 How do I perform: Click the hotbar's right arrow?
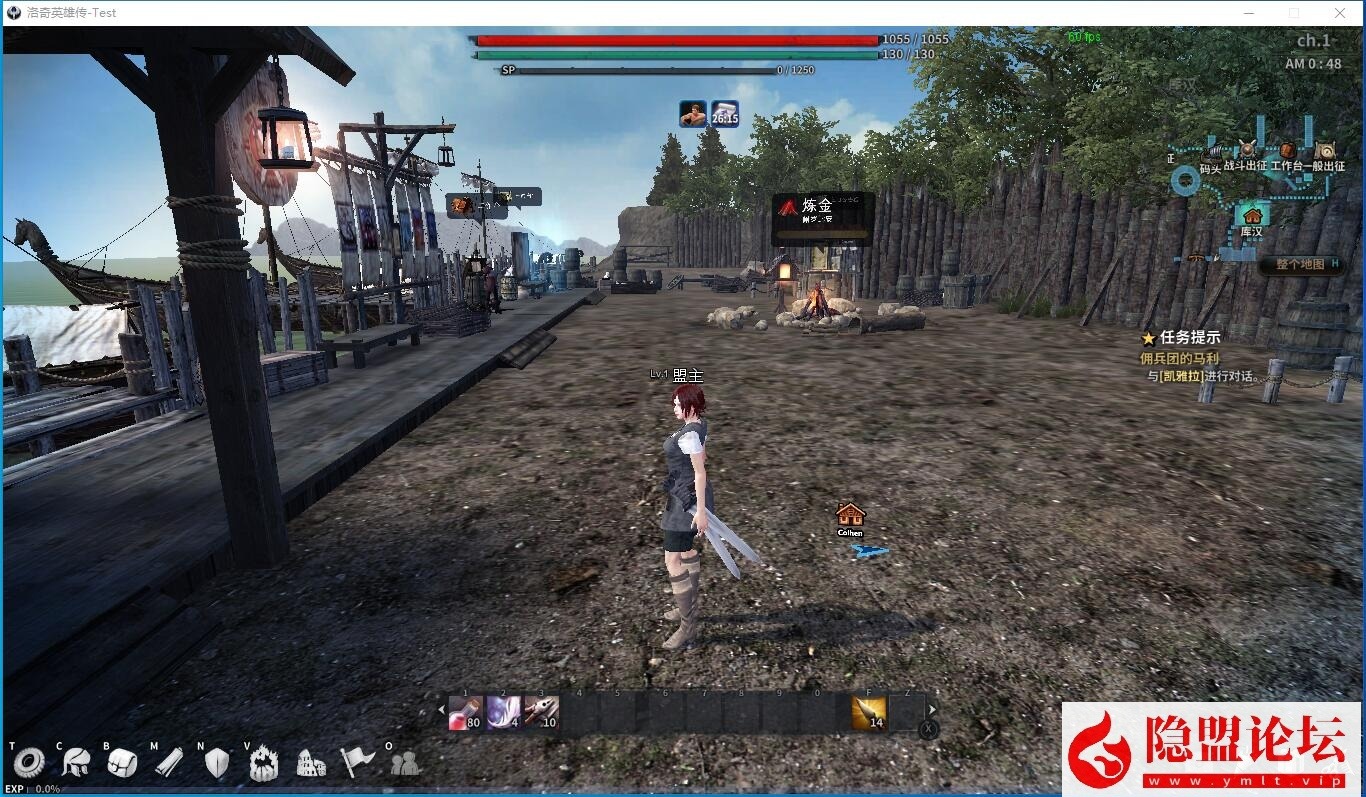click(933, 711)
